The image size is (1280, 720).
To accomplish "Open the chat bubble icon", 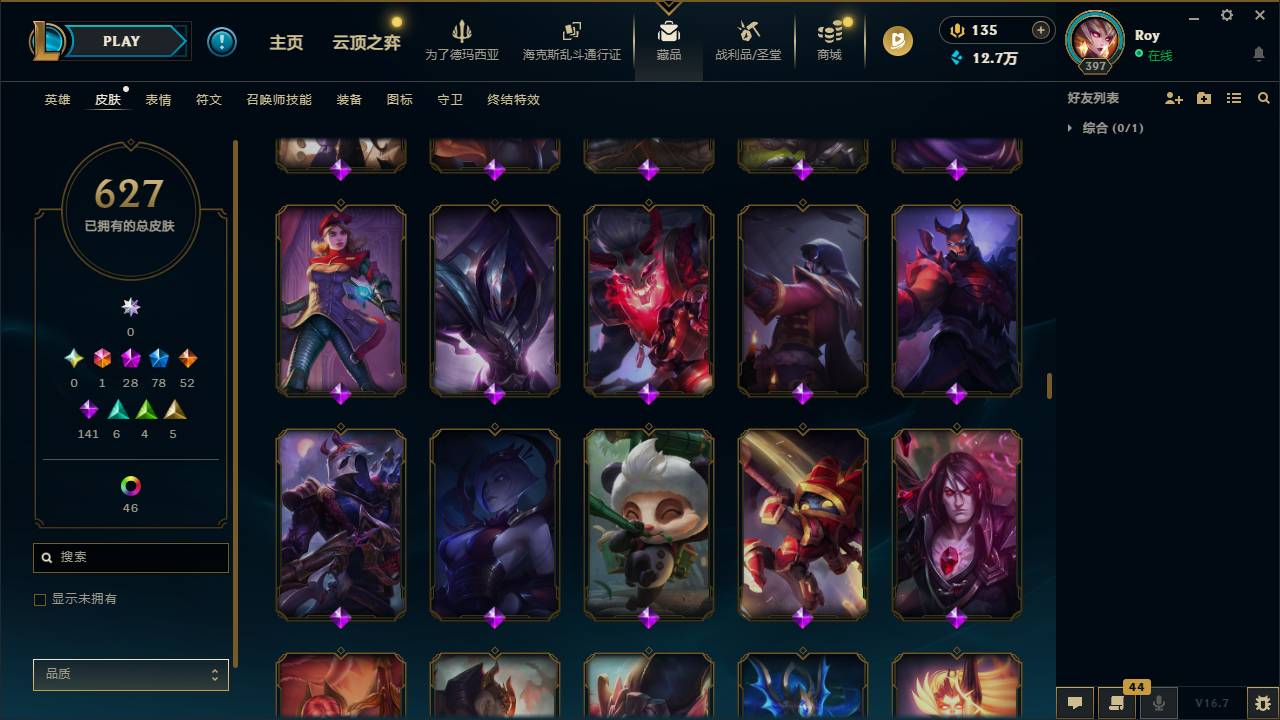I will [x=1075, y=703].
